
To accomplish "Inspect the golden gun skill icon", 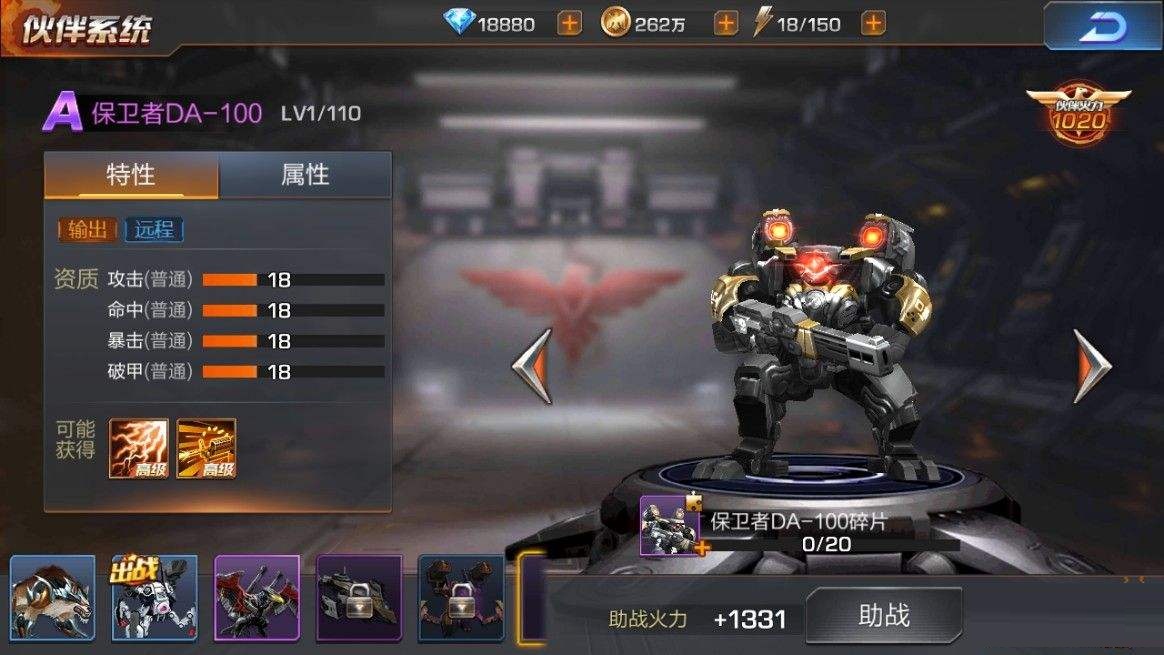I will coord(206,448).
